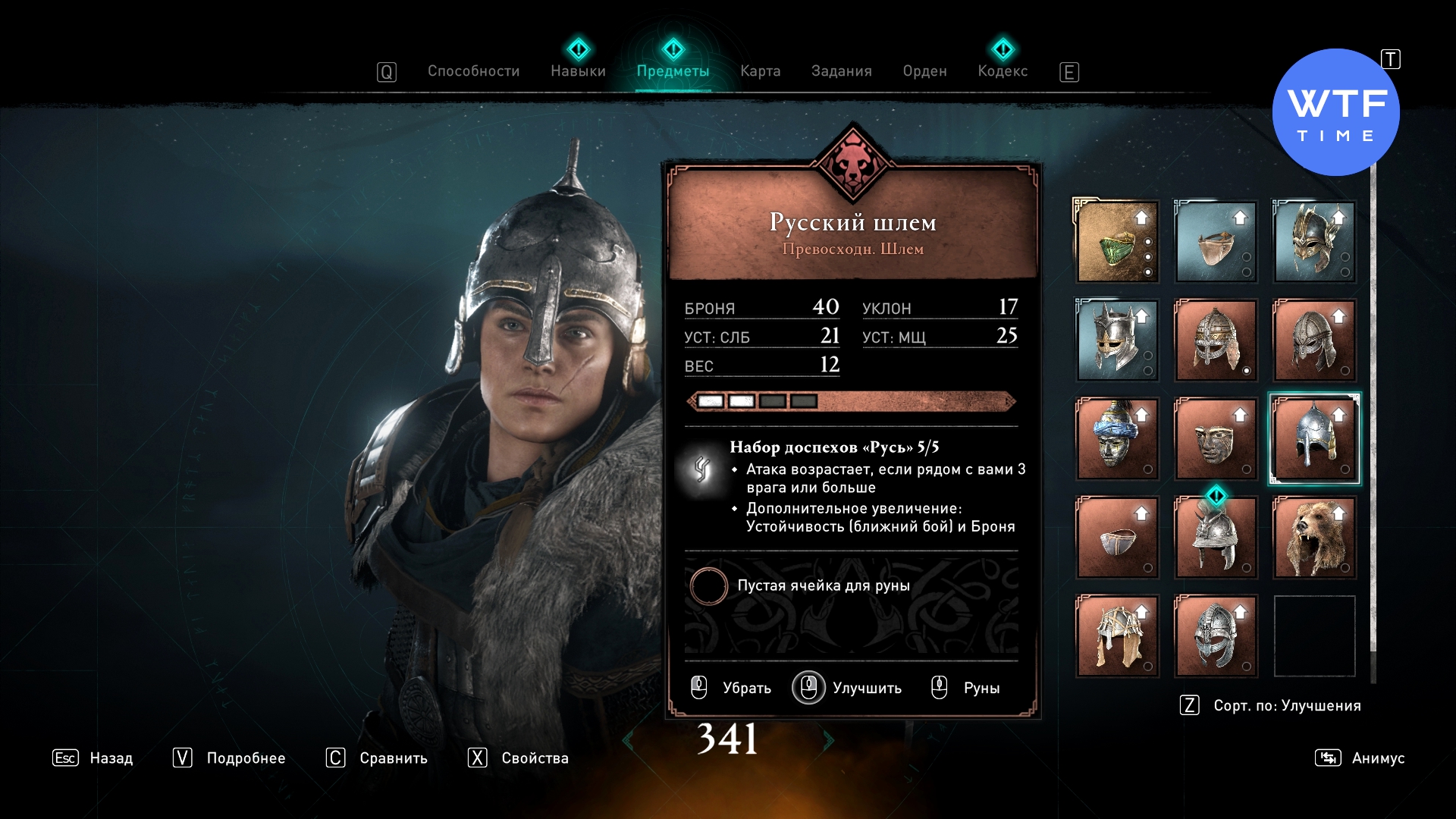Show the Орден tab
The height and width of the screenshot is (819, 1456).
point(924,71)
